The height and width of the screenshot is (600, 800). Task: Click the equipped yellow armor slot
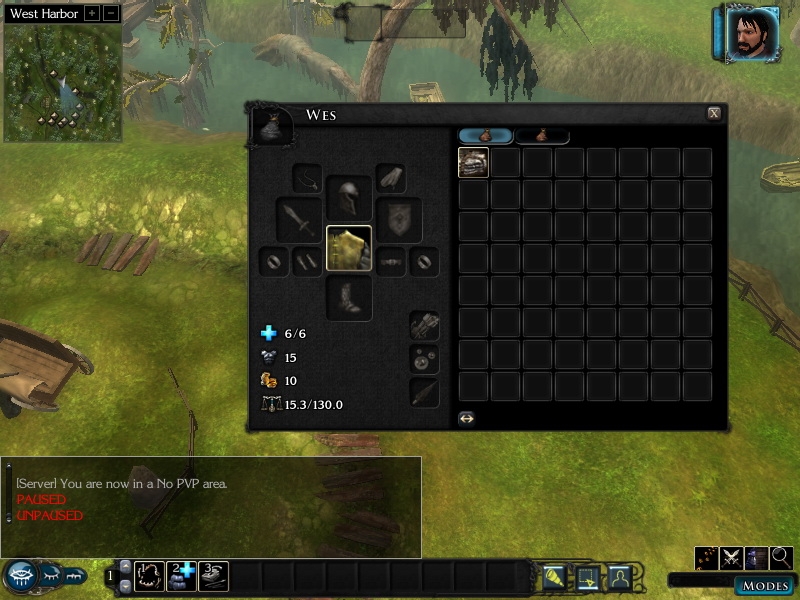click(349, 248)
